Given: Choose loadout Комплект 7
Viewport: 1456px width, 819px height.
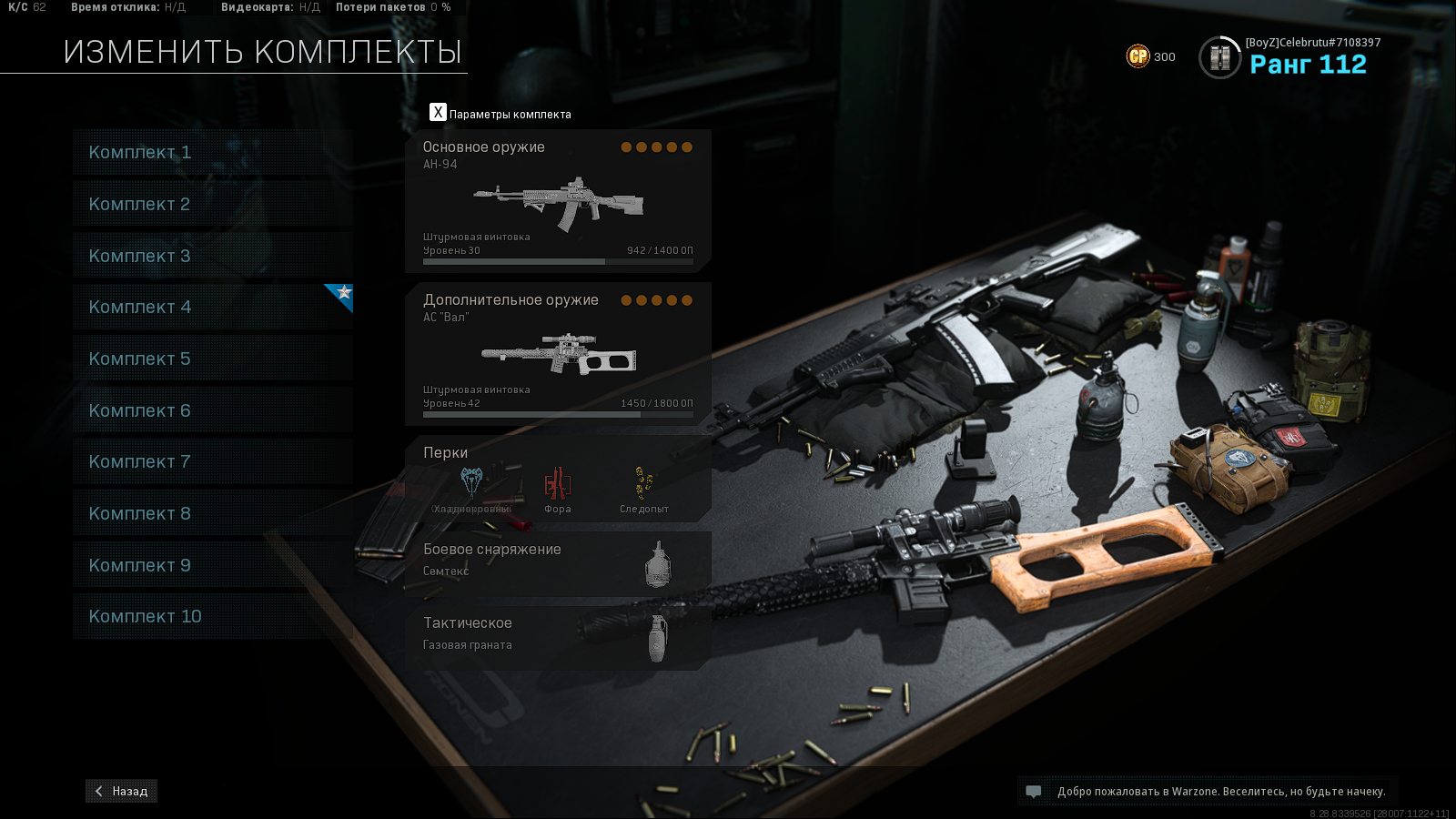Looking at the screenshot, I should (212, 461).
